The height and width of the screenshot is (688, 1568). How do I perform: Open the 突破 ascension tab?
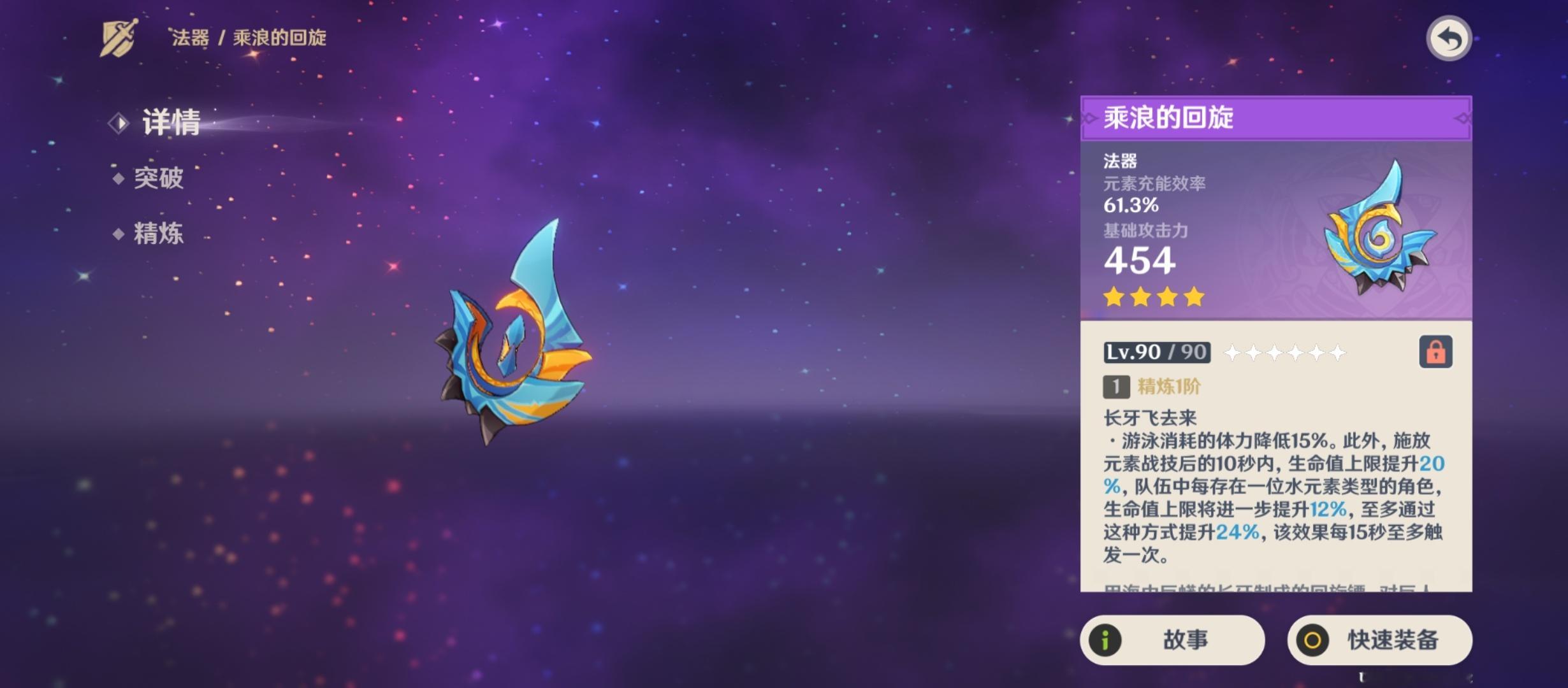[158, 178]
